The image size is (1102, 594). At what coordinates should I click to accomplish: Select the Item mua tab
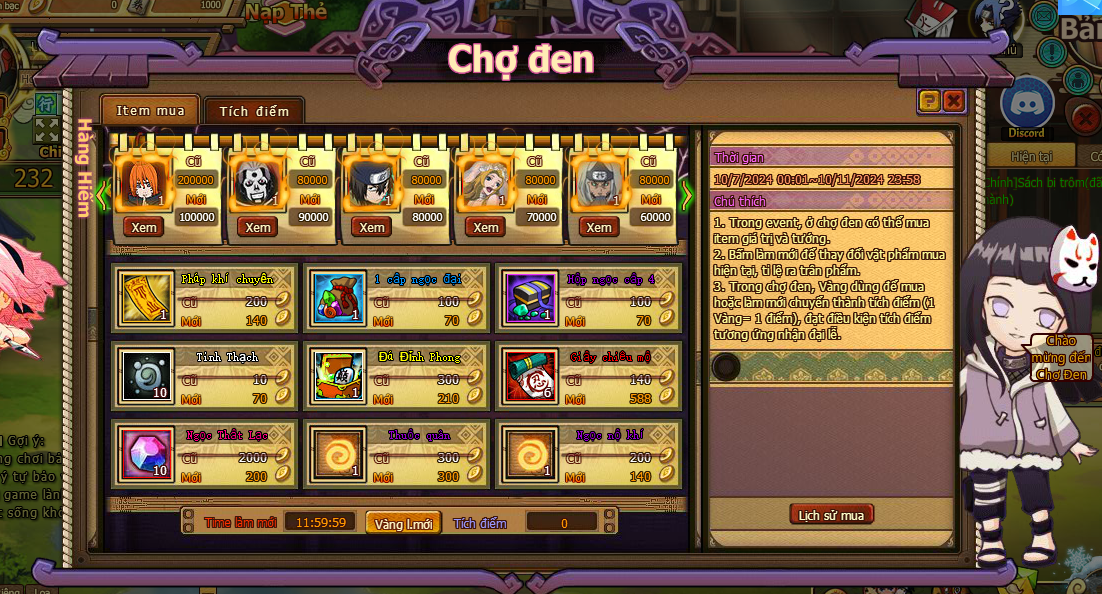click(x=150, y=110)
